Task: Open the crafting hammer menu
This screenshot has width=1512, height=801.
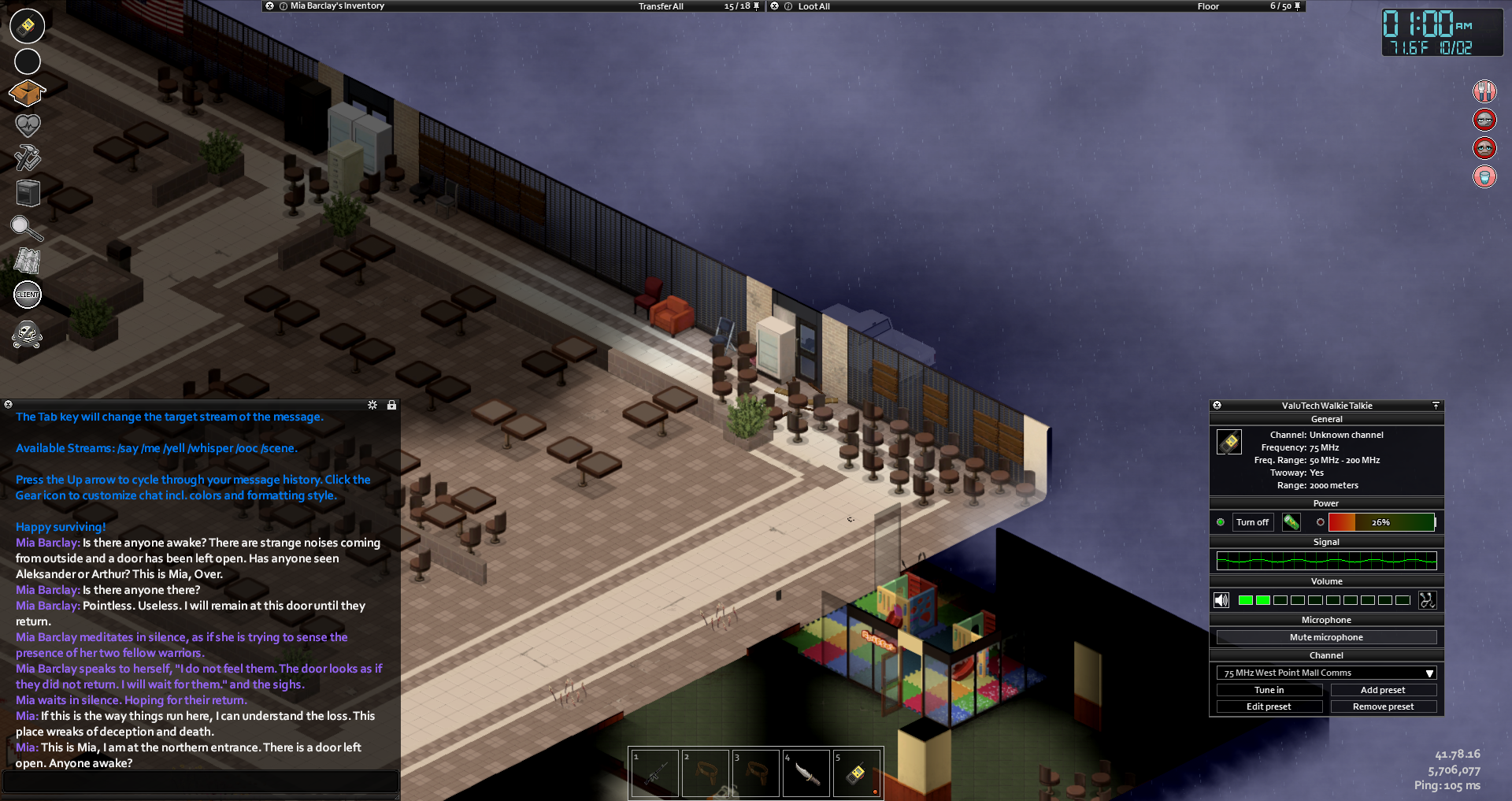Action: click(x=28, y=158)
